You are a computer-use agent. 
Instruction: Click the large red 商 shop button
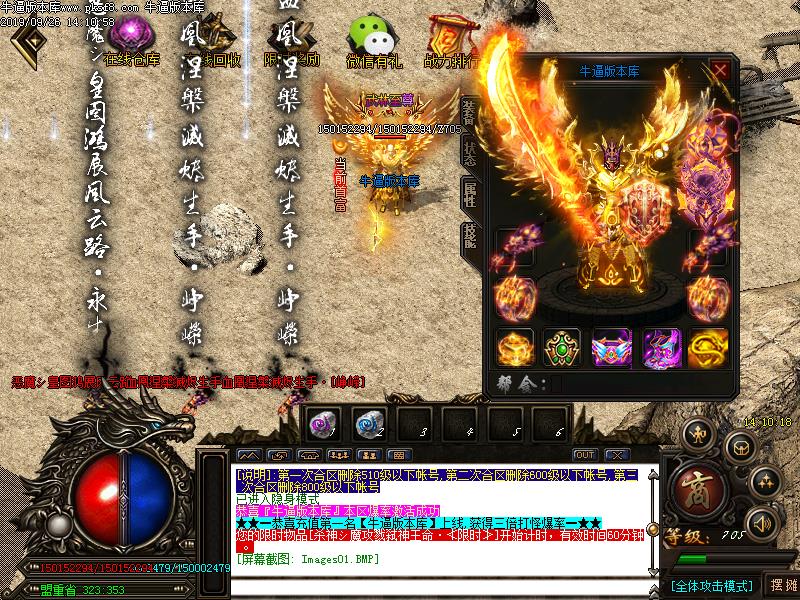pos(696,488)
